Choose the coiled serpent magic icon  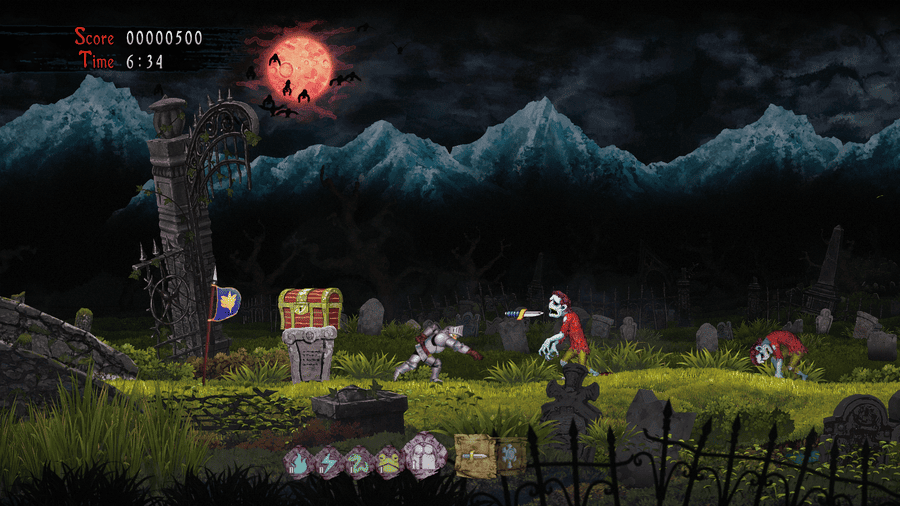357,460
